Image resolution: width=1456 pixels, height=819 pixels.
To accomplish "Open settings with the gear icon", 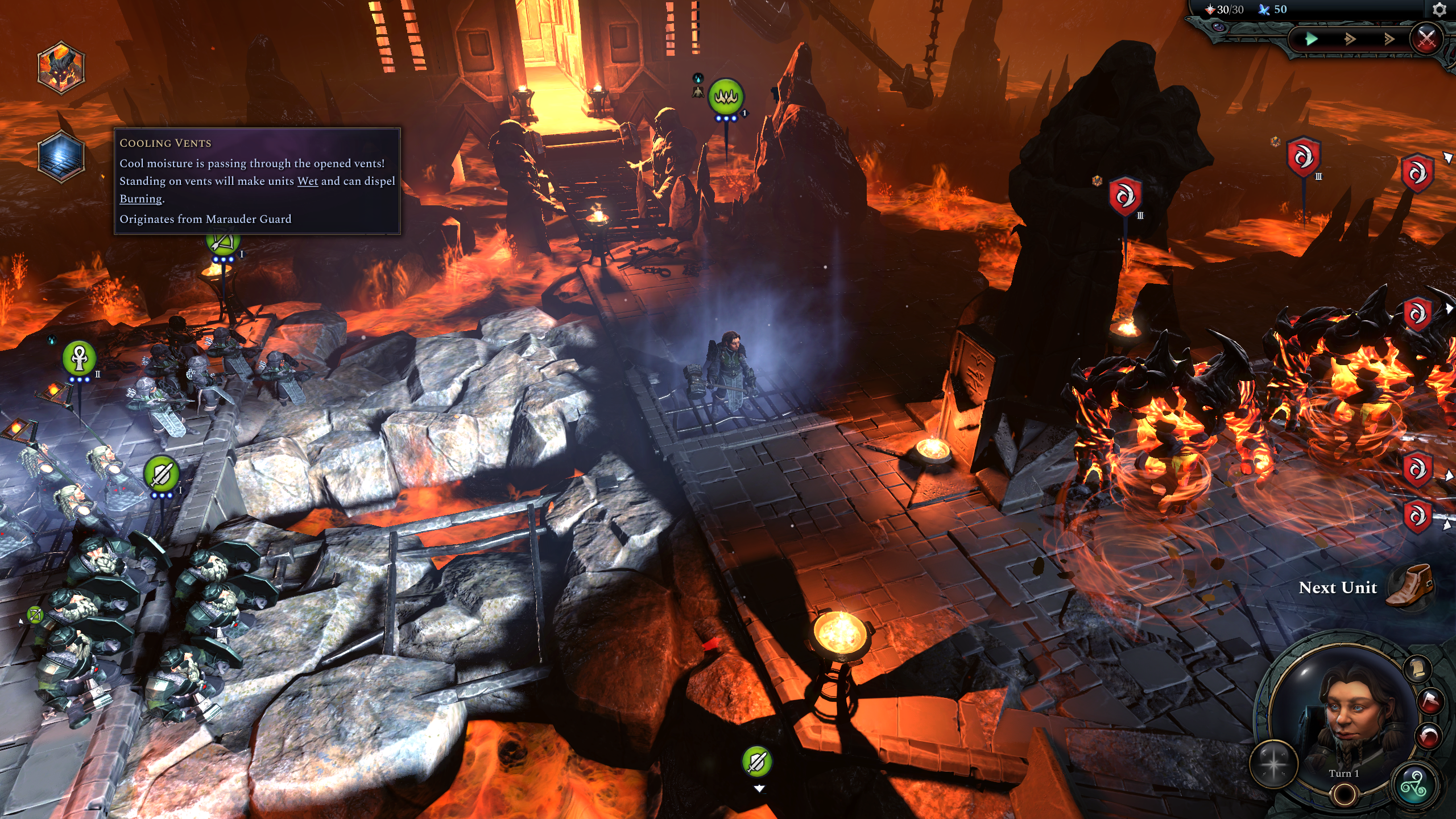I will click(x=1440, y=10).
